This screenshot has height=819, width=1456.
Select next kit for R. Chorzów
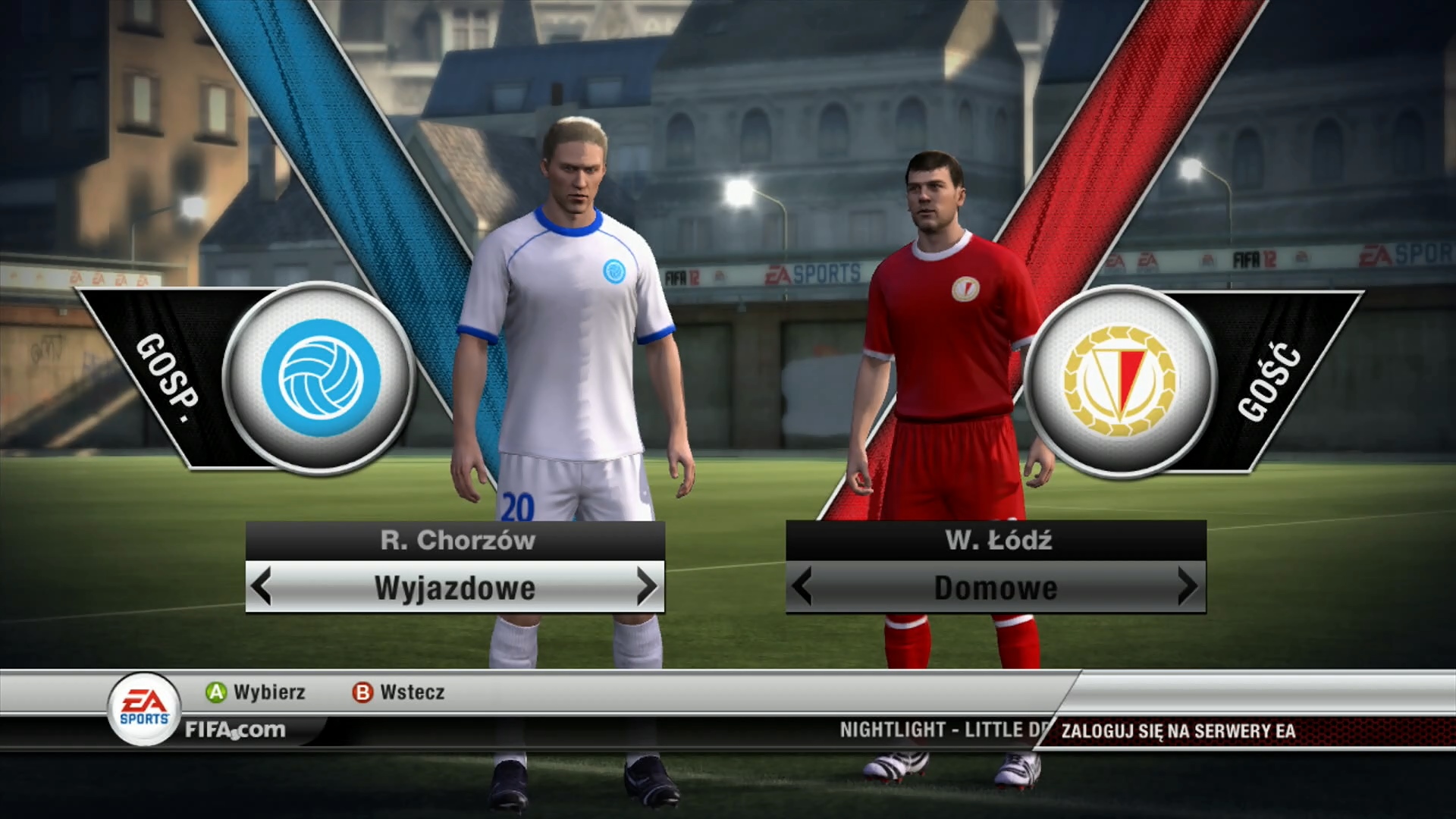pos(646,587)
